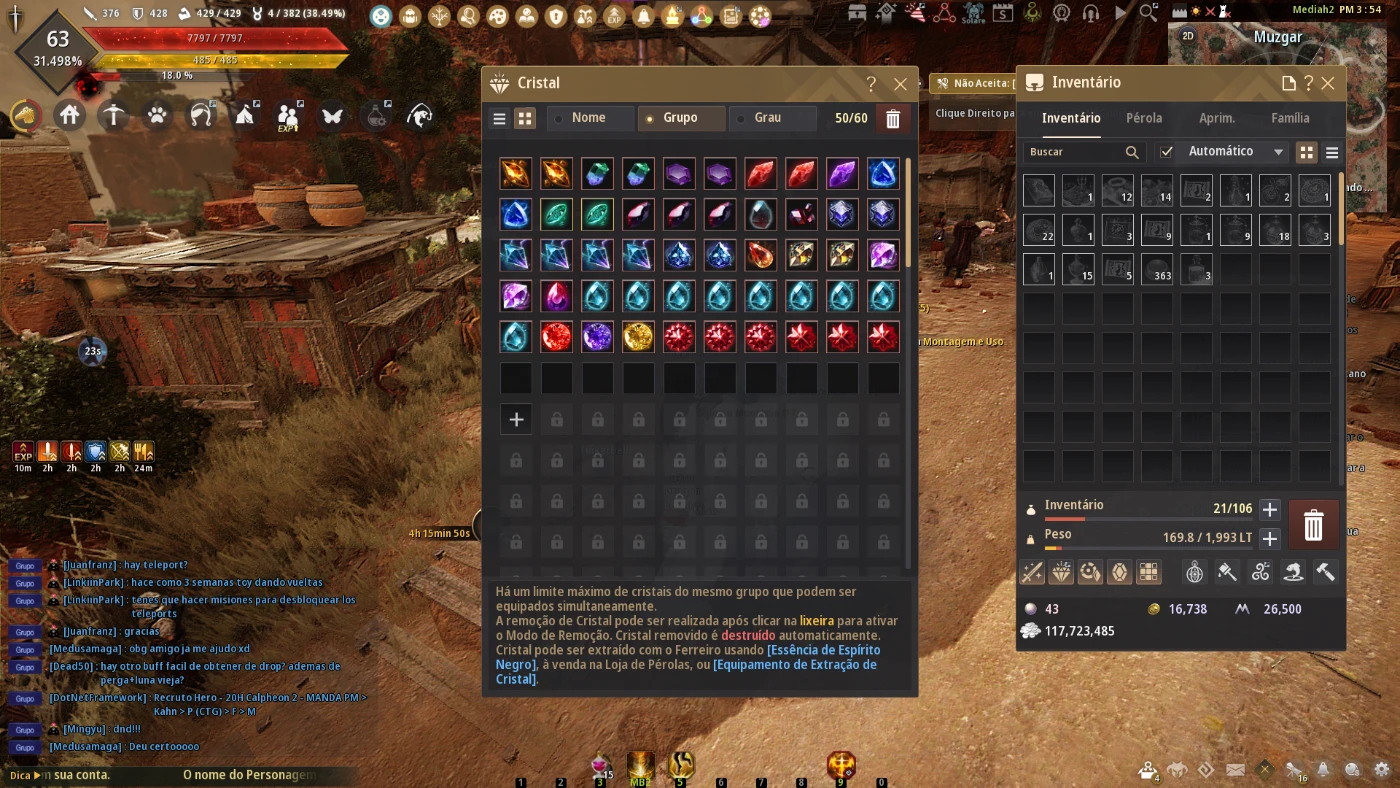Activate crystal removal trash bin
The image size is (1400, 788).
pyautogui.click(x=893, y=119)
